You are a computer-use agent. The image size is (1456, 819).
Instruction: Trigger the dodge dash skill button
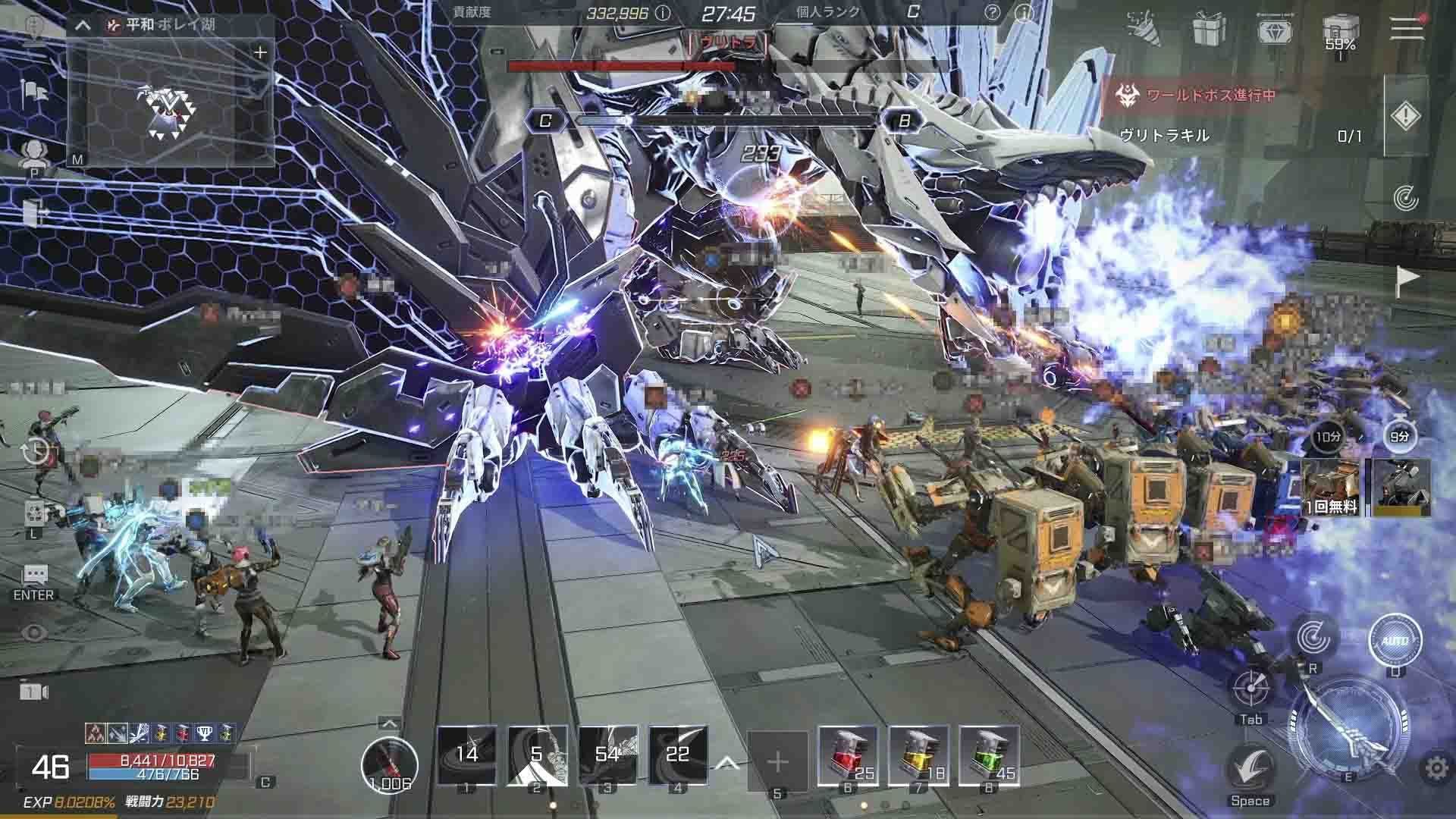[1250, 768]
